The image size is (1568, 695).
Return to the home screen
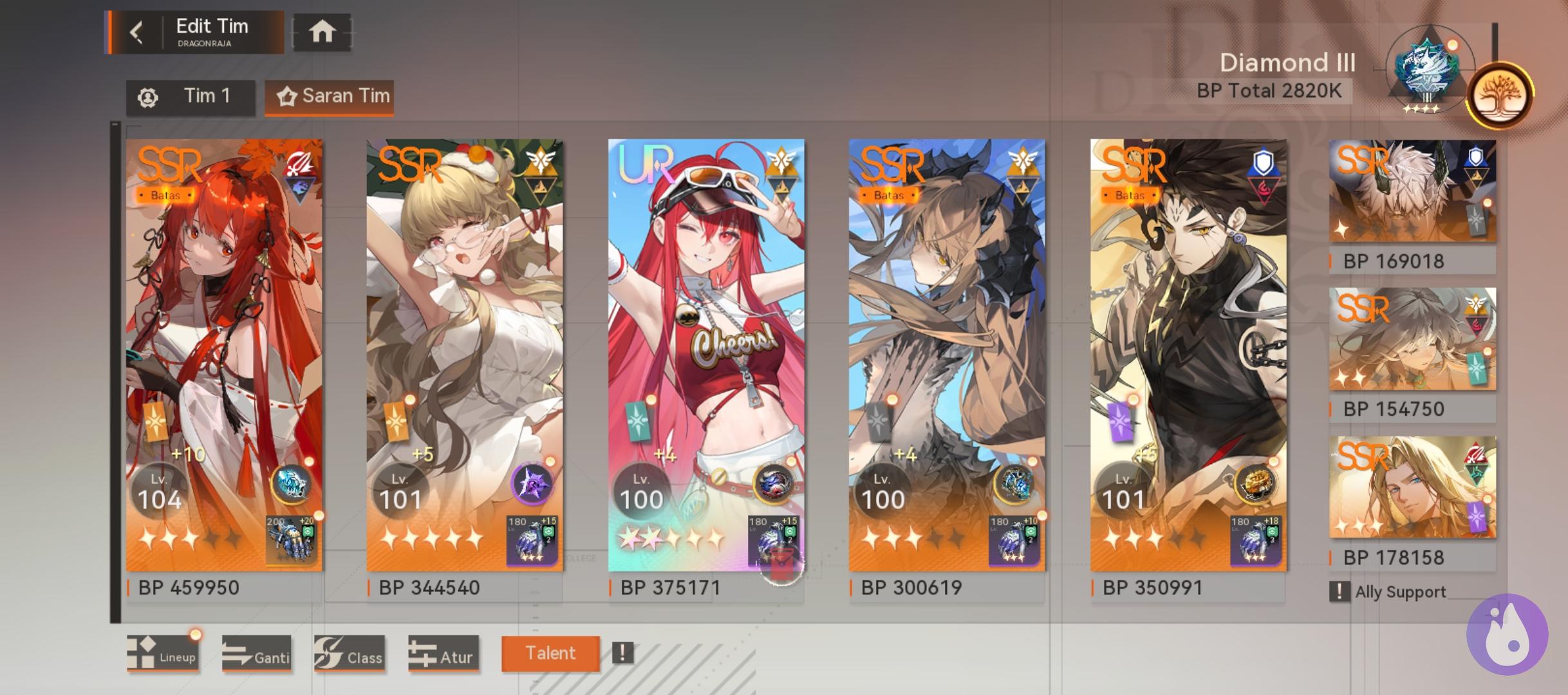coord(322,32)
